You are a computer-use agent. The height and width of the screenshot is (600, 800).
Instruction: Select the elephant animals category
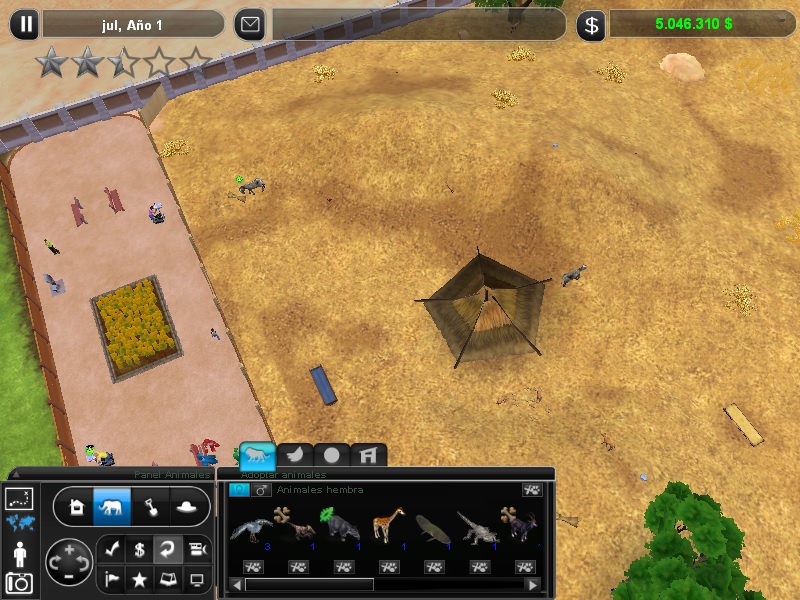click(111, 507)
